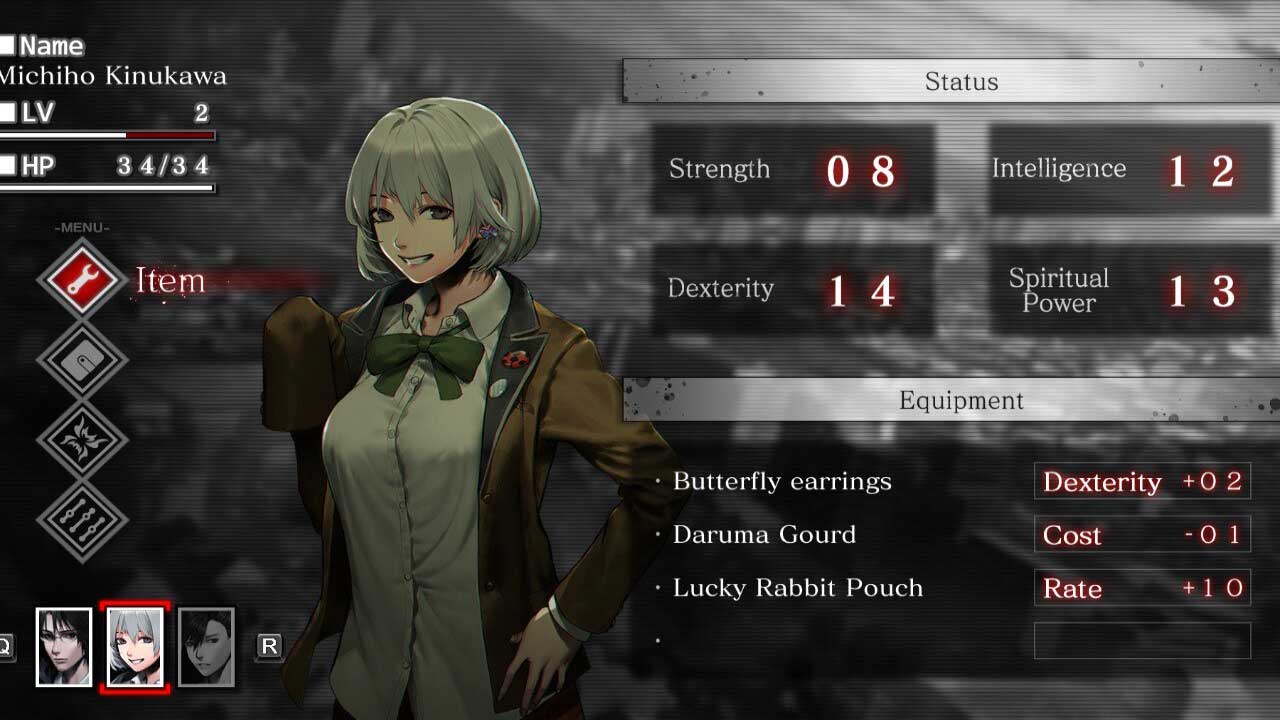Open the sliders settings menu icon
The image size is (1280, 720).
point(83,520)
